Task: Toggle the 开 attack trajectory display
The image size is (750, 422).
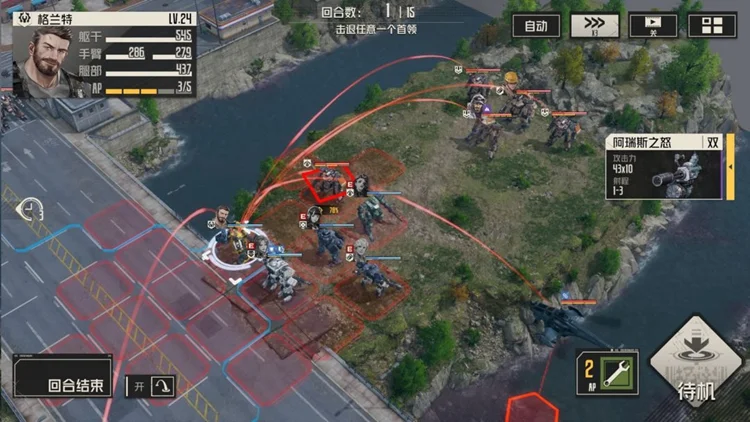Action: 150,385
